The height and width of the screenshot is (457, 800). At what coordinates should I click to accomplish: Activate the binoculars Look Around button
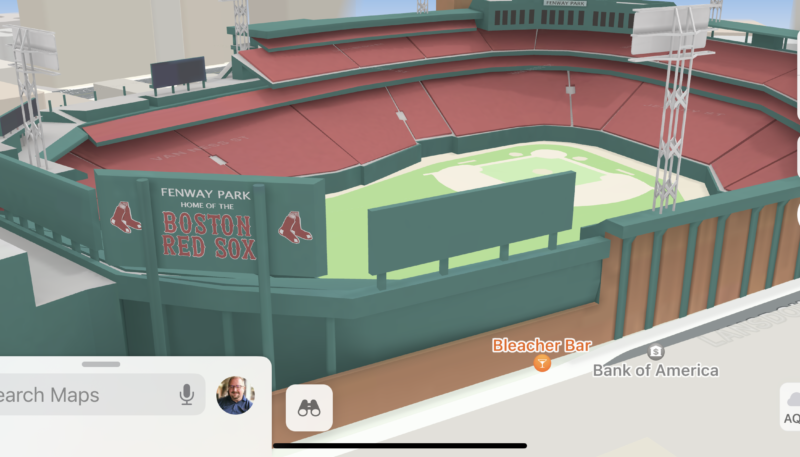click(x=309, y=408)
